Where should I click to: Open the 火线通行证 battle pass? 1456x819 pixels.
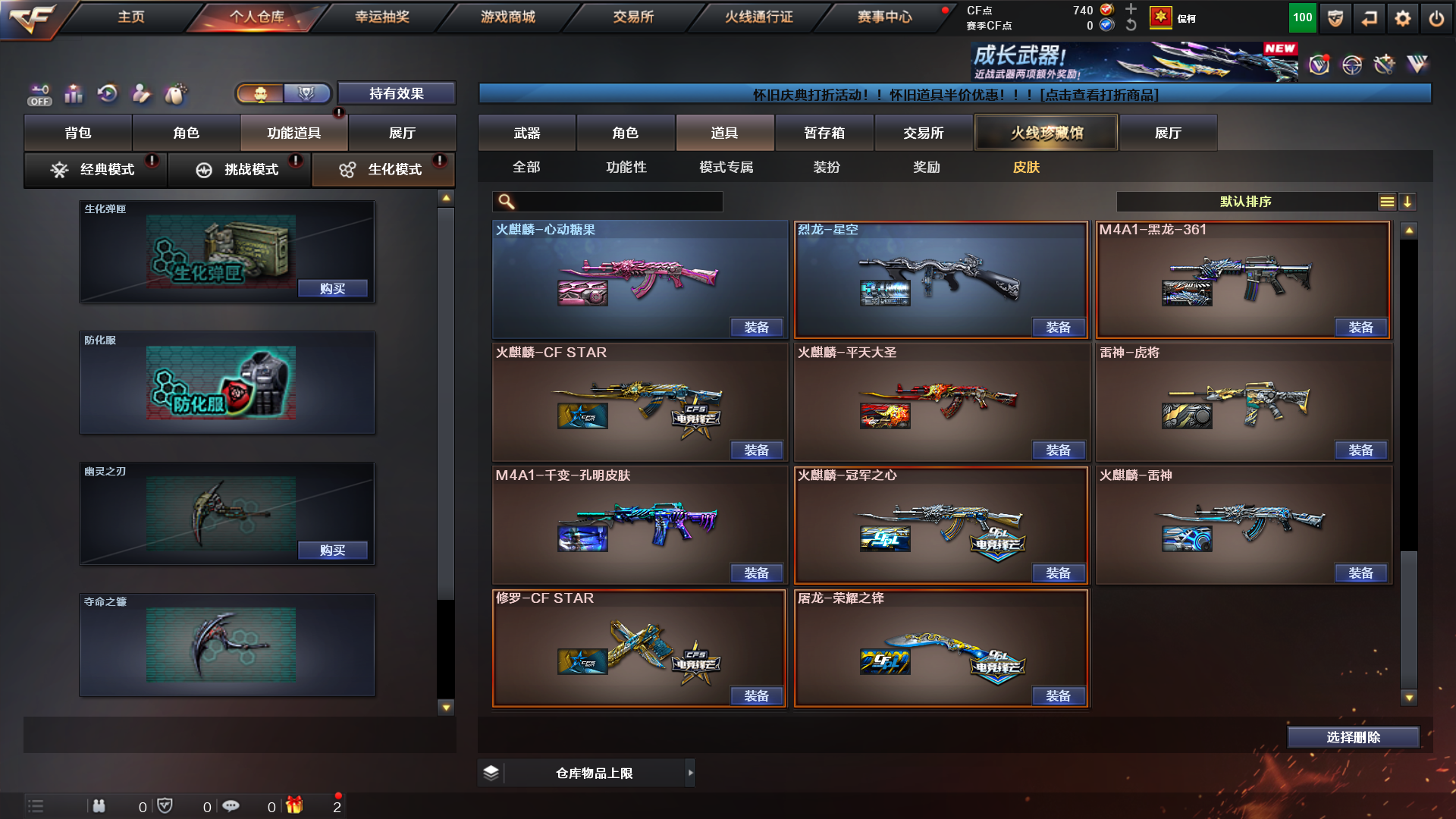tap(758, 17)
